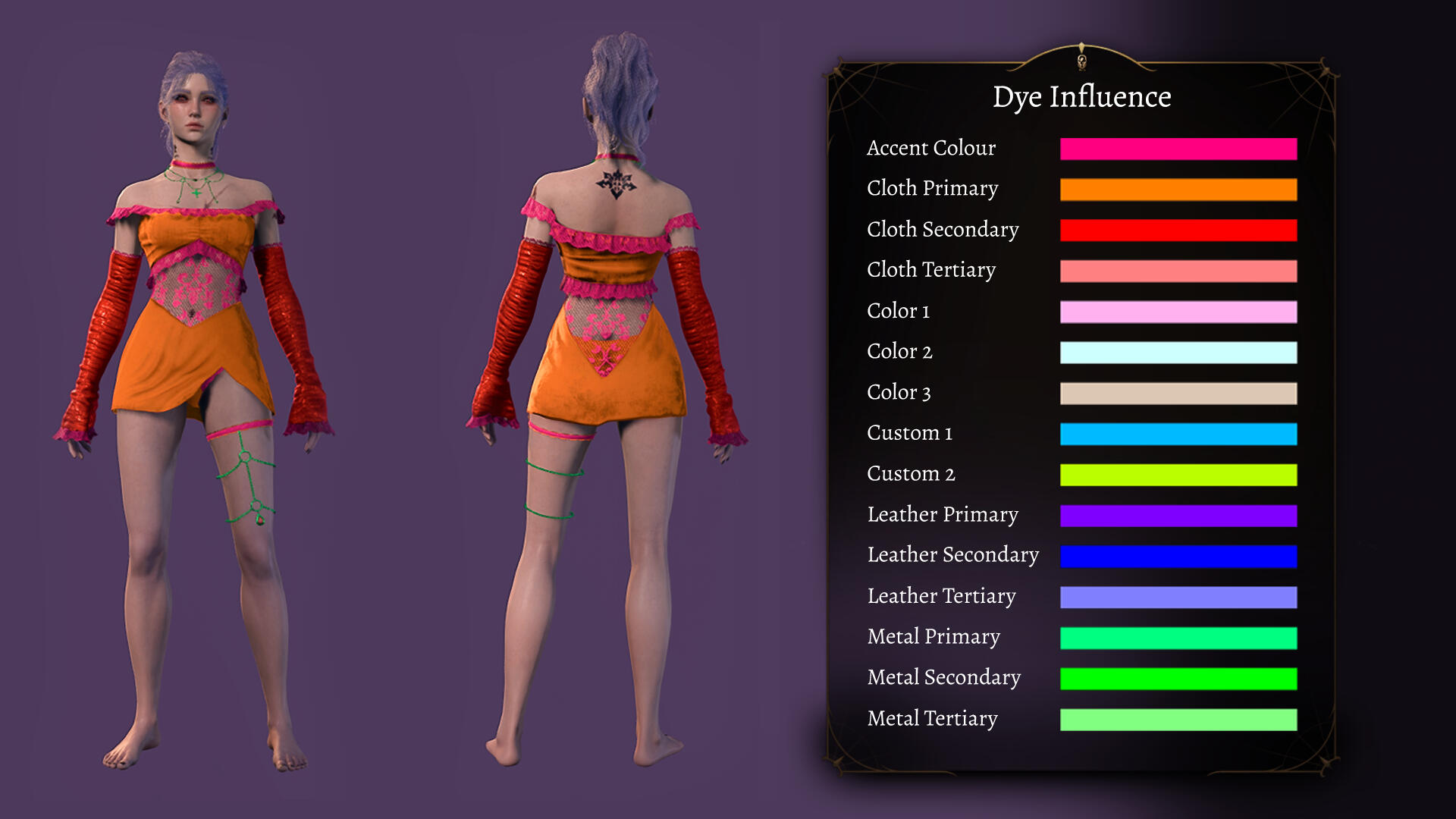Choose the Leather Primary purple swatch
The width and height of the screenshot is (1456, 819).
point(1178,516)
